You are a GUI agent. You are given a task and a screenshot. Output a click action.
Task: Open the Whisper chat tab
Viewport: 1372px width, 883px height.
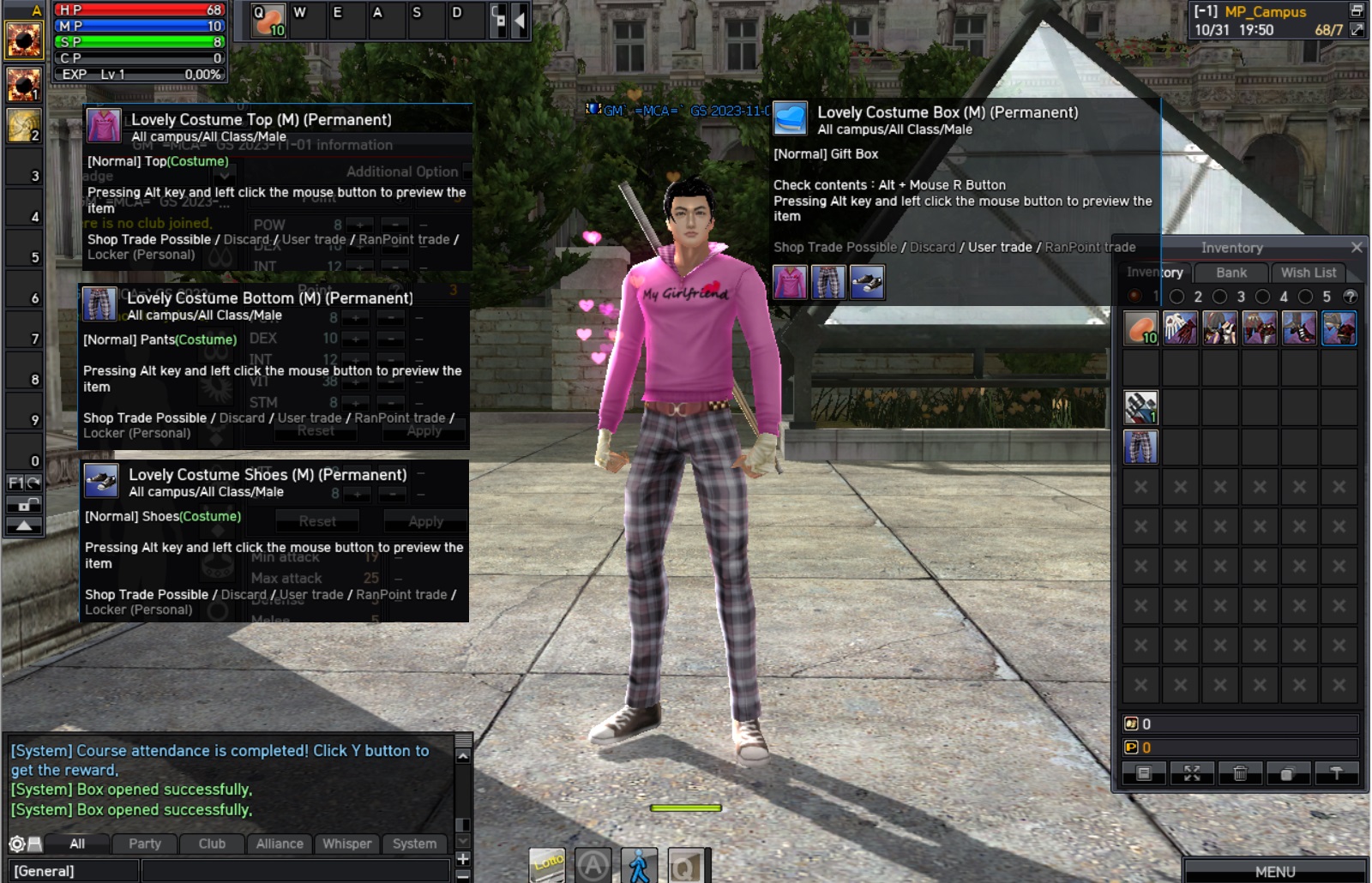347,844
